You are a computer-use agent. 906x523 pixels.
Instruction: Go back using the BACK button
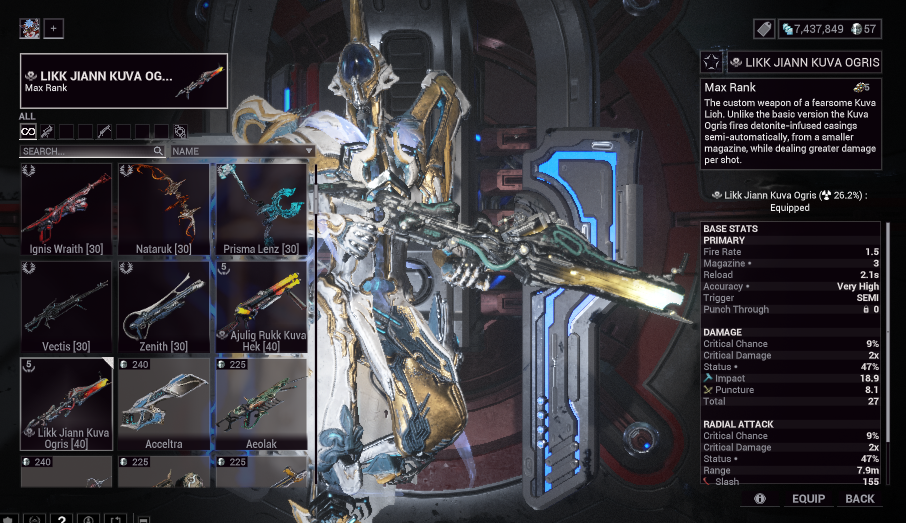click(859, 498)
